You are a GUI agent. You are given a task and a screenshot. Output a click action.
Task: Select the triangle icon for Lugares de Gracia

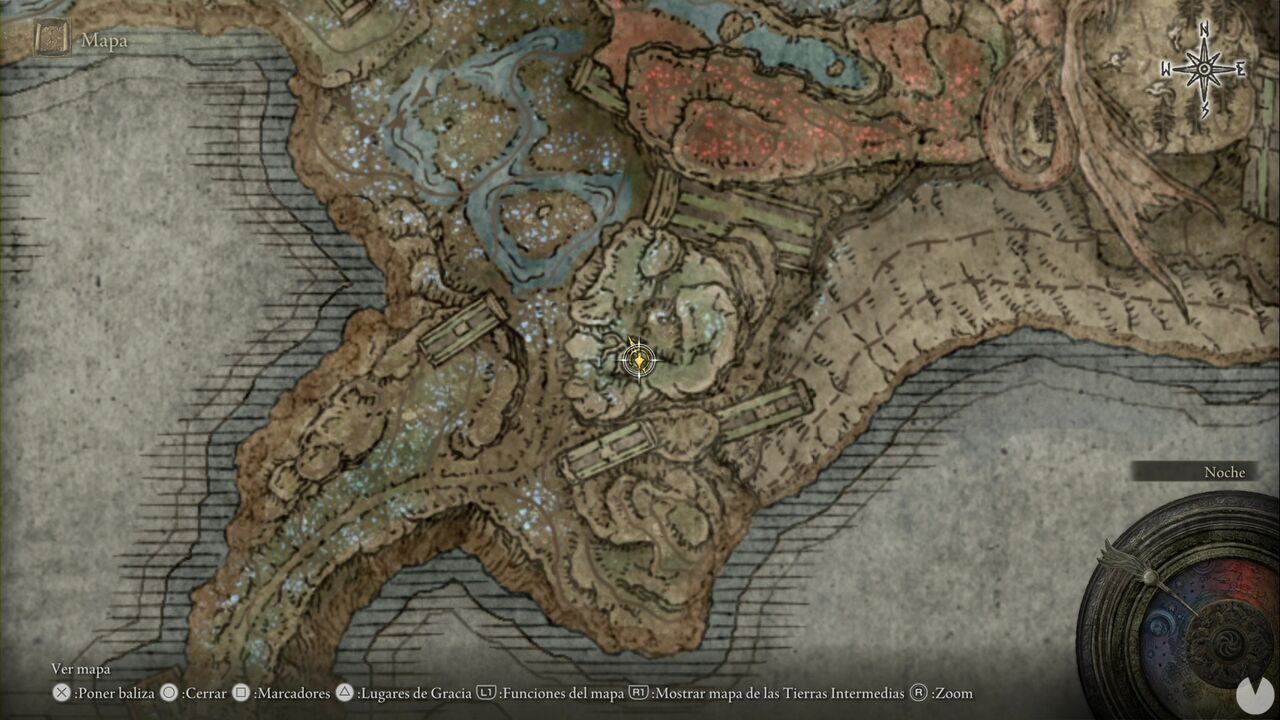click(x=345, y=692)
